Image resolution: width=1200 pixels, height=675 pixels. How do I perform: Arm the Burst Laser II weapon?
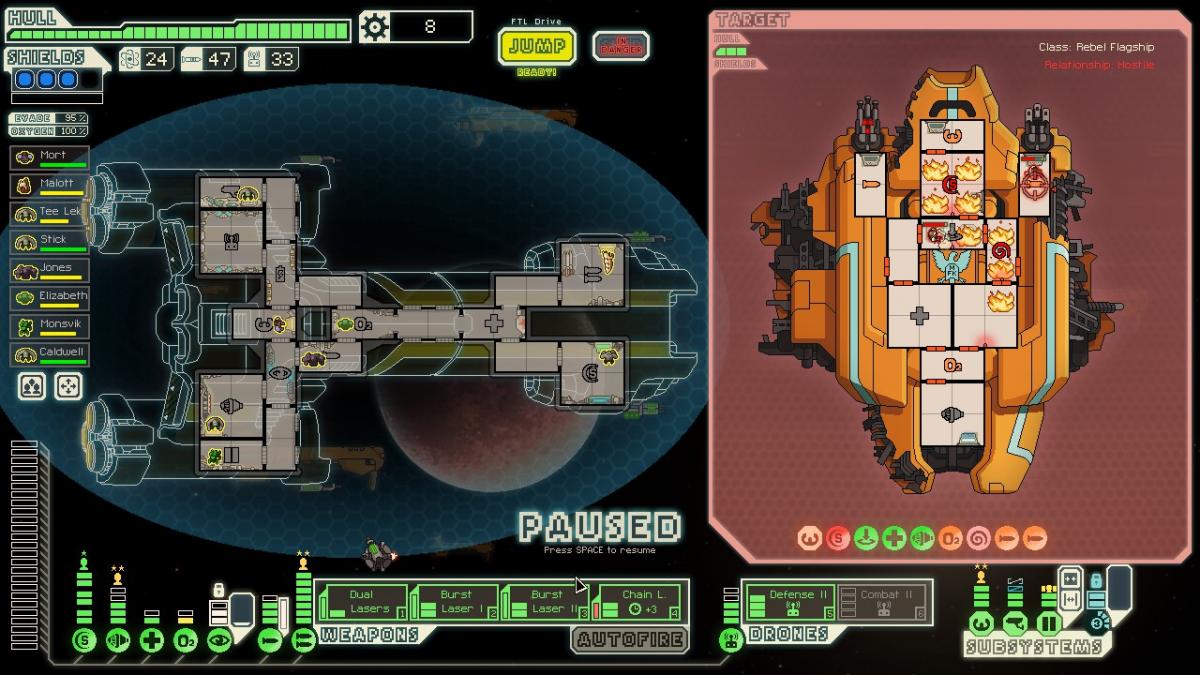(x=546, y=602)
